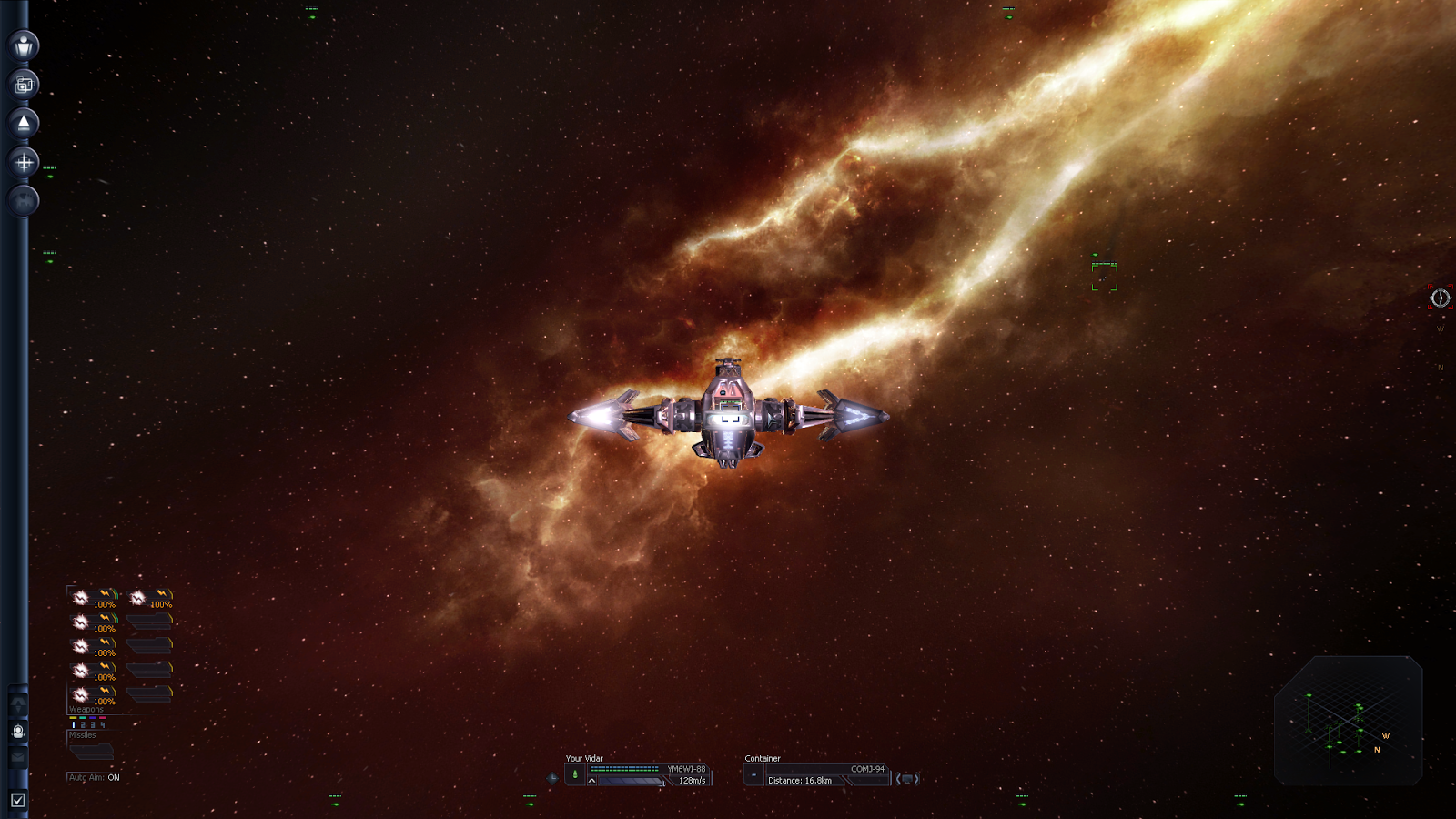1456x819 pixels.
Task: Click the checkmark icon in the sidebar
Action: (17, 800)
